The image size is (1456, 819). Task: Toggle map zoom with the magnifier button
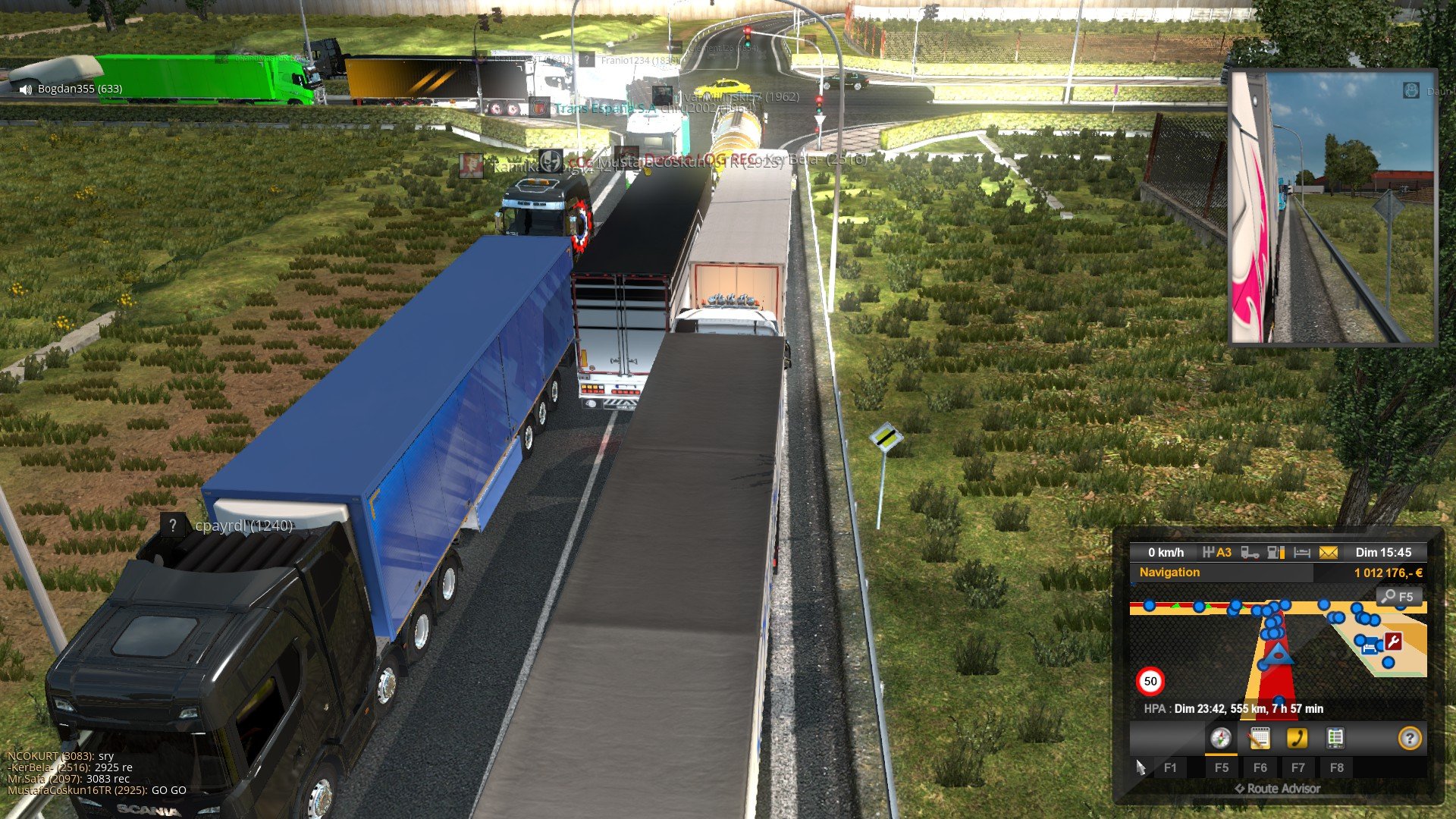1398,597
